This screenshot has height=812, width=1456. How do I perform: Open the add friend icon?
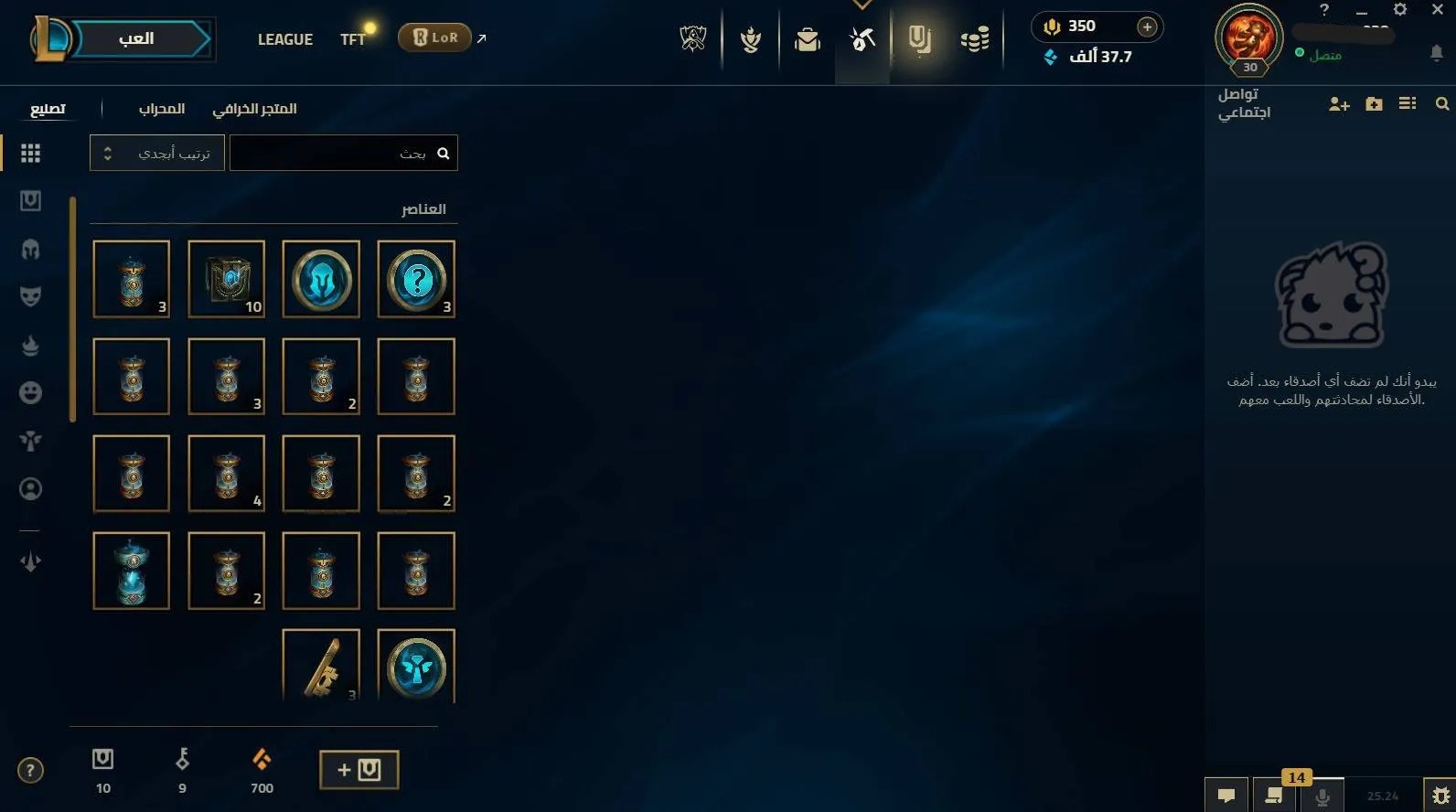[x=1338, y=104]
